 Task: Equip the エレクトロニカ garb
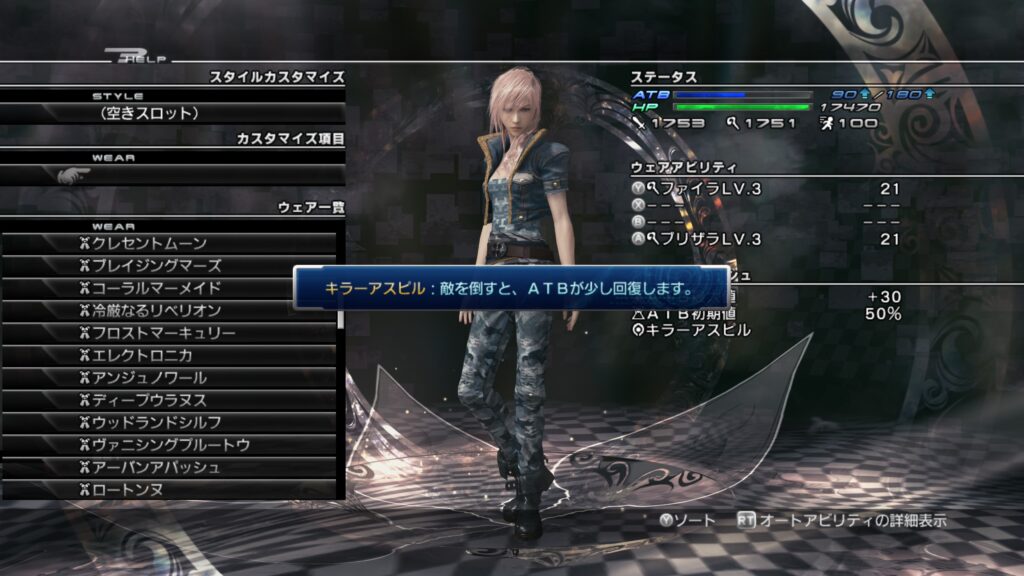[x=170, y=355]
